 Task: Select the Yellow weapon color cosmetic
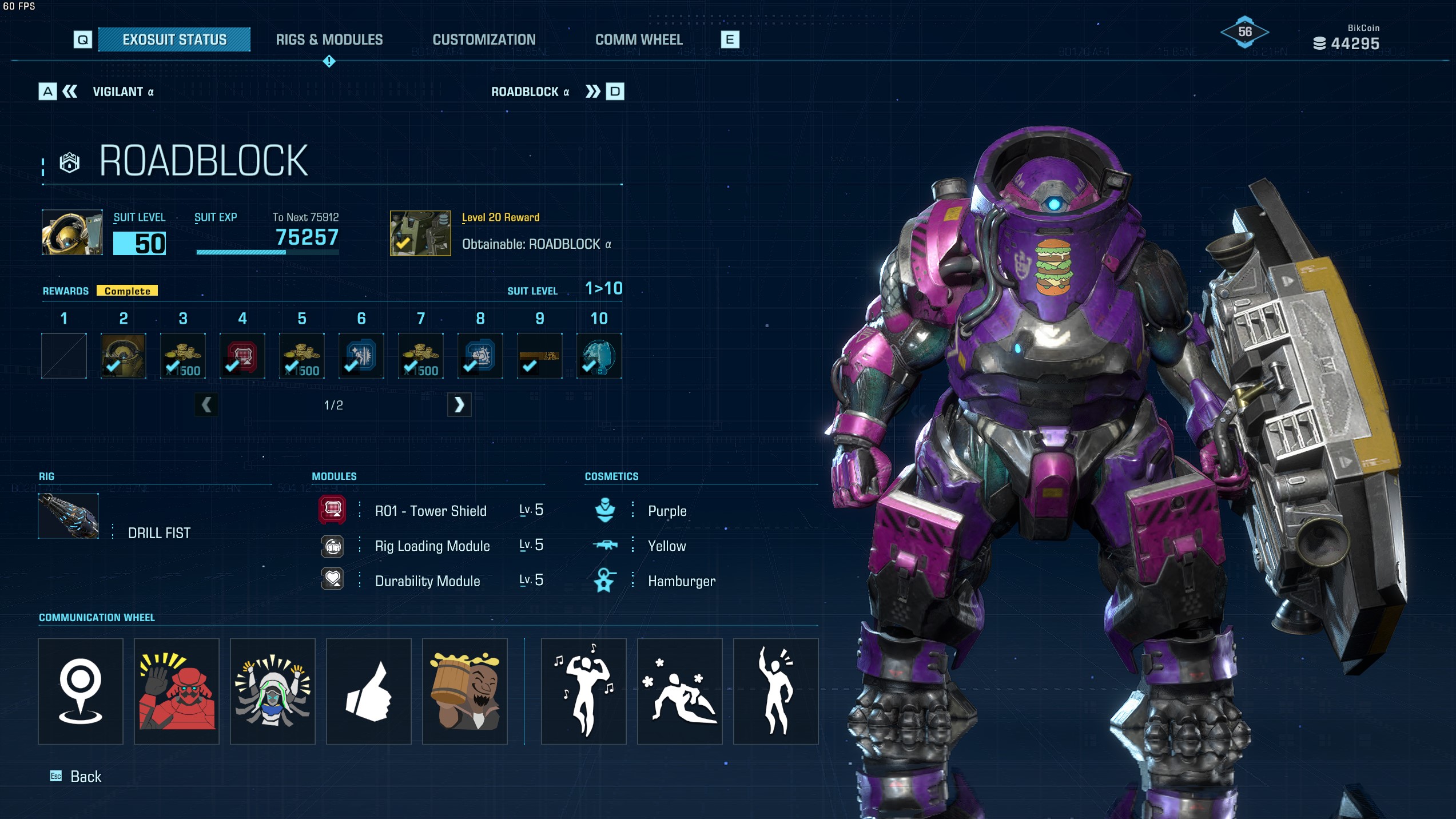pyautogui.click(x=666, y=546)
